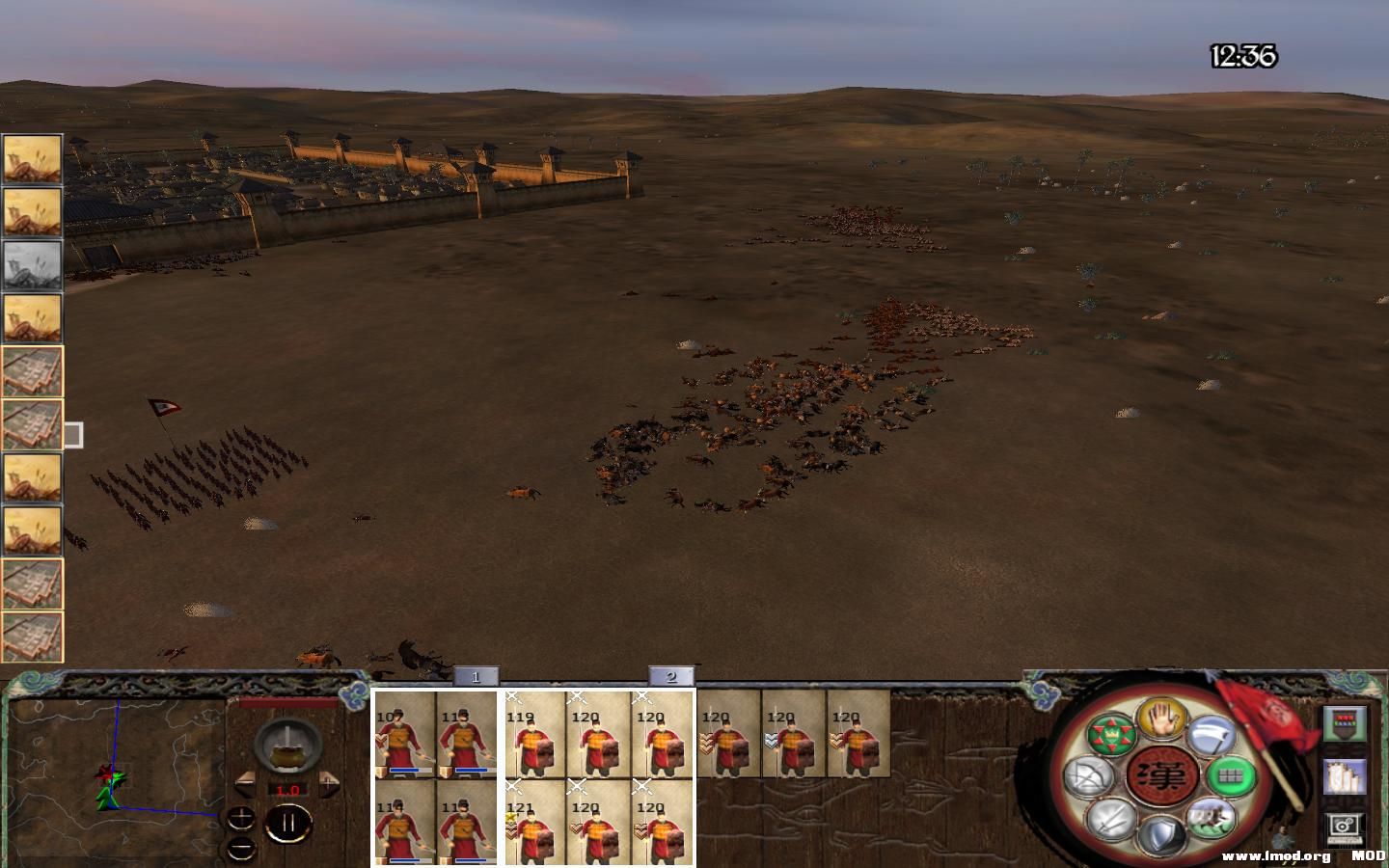Toggle guard mode with the shield icon
This screenshot has height=868, width=1389.
click(x=1160, y=835)
